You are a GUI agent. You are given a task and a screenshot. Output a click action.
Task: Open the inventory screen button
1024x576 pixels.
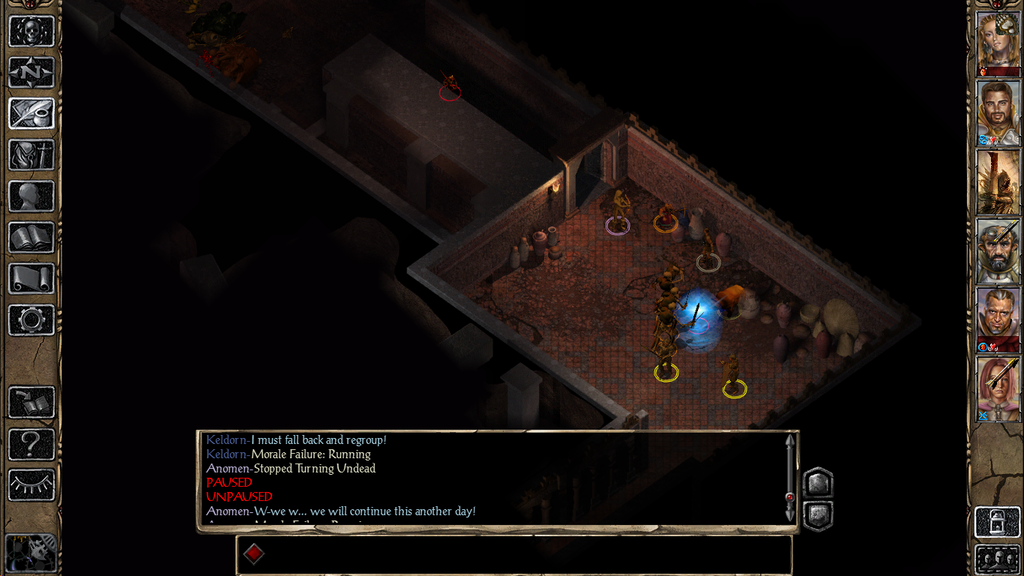pos(31,154)
